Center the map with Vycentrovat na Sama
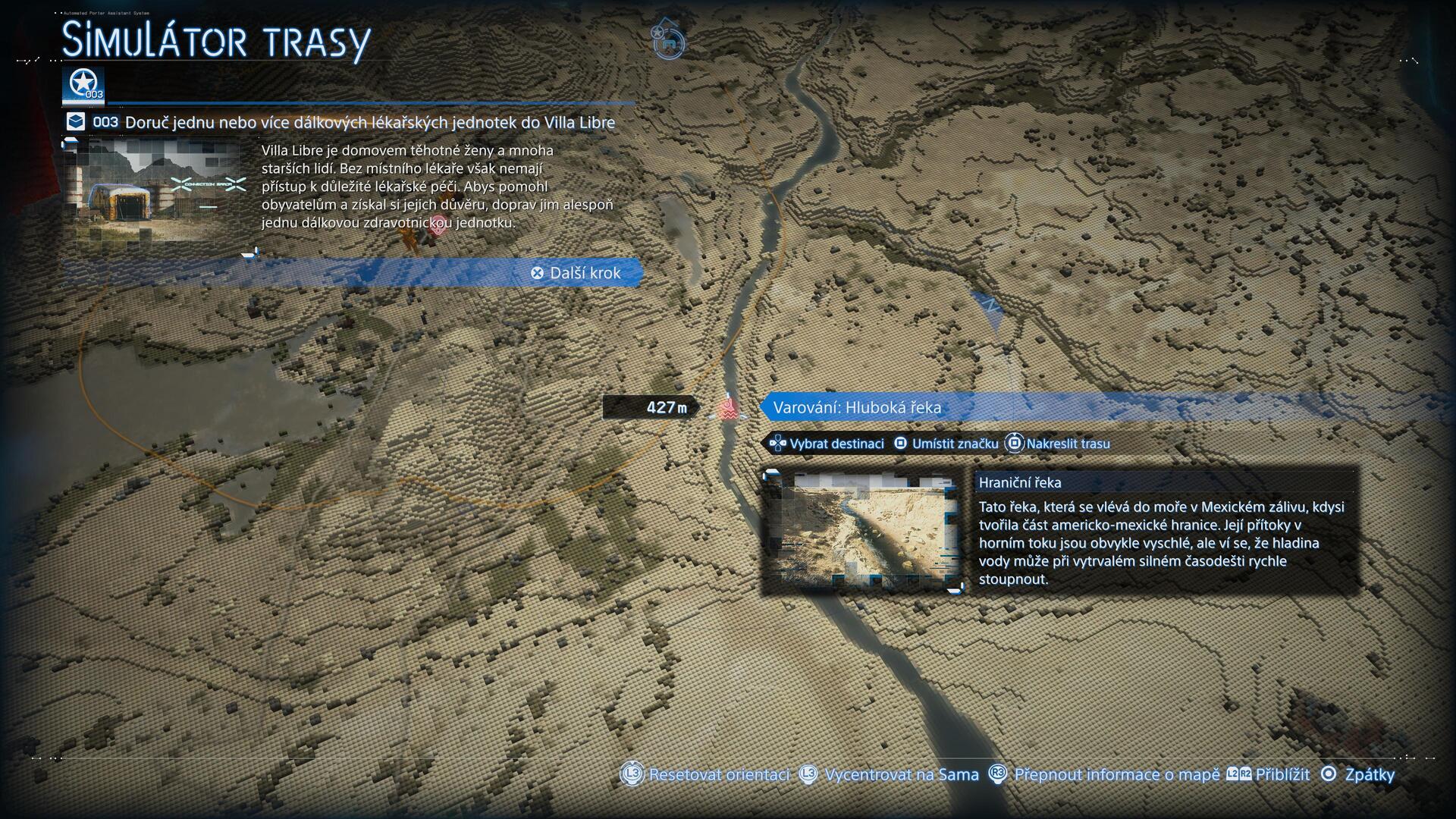 (x=890, y=774)
